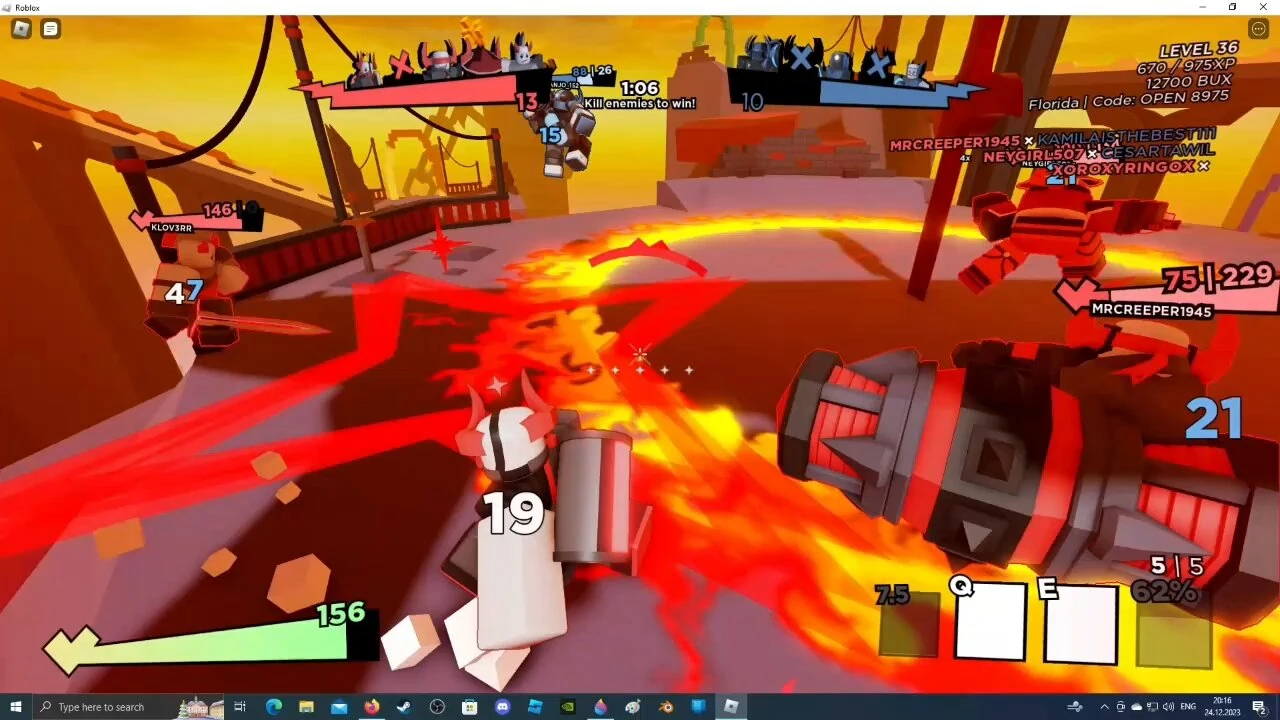
Task: Open OneDrive from the system tray
Action: tap(1136, 707)
